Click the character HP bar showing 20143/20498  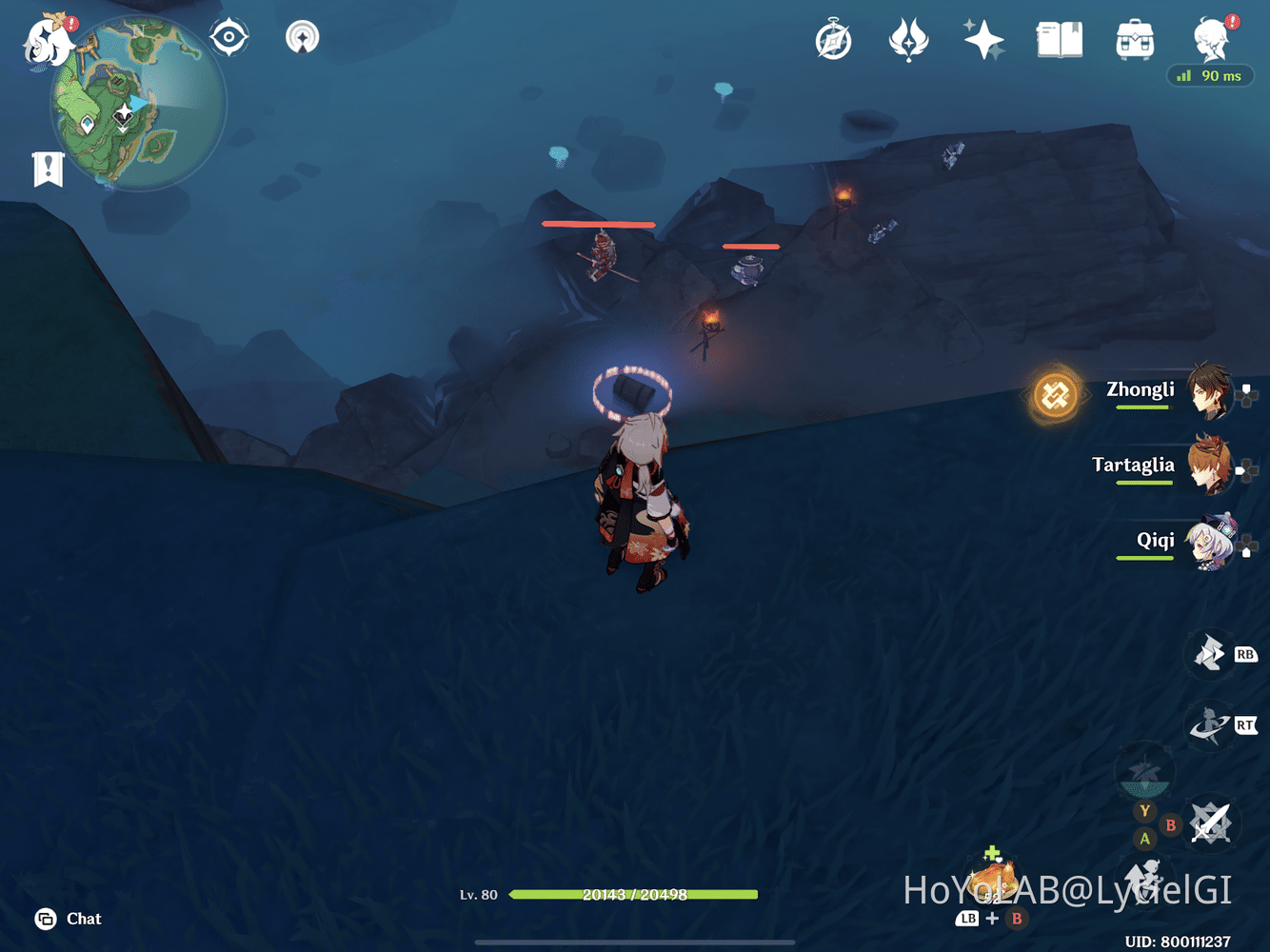(632, 895)
